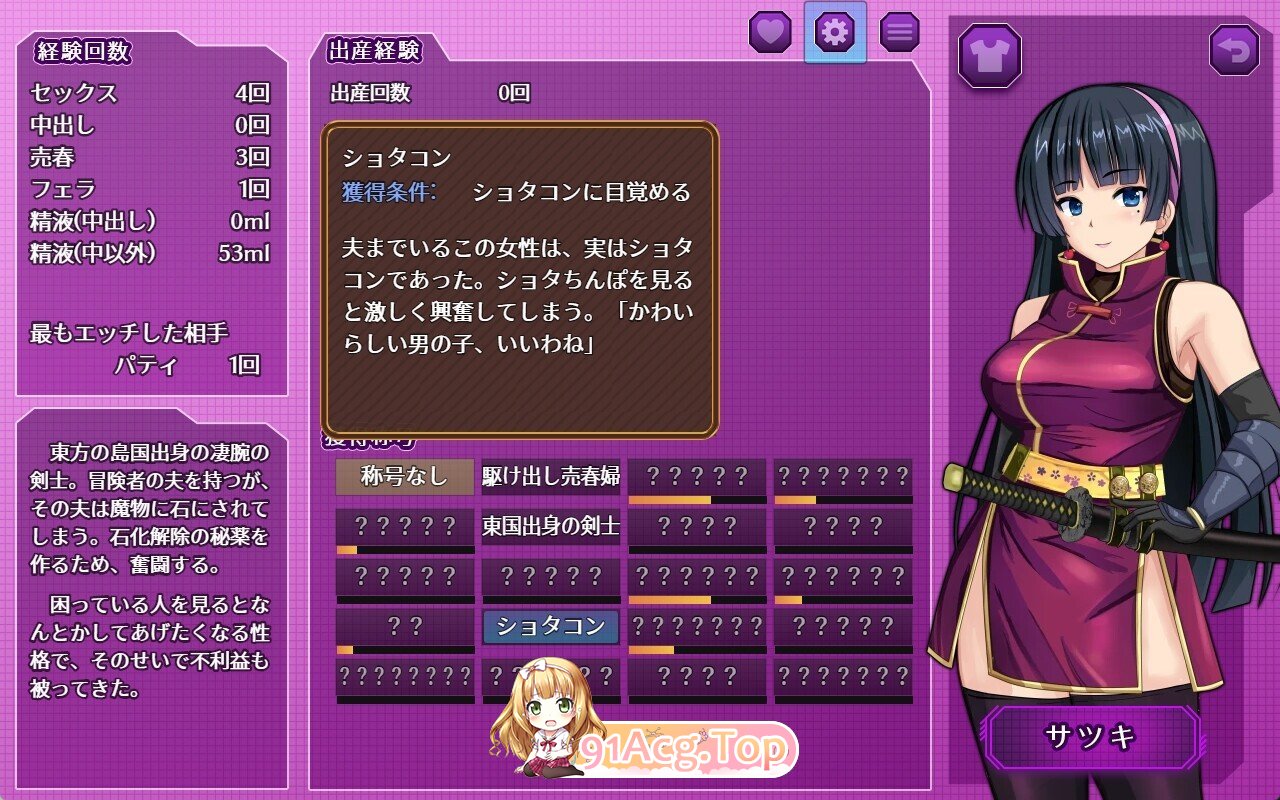
Task: Open the shirt costume button
Action: (x=989, y=55)
